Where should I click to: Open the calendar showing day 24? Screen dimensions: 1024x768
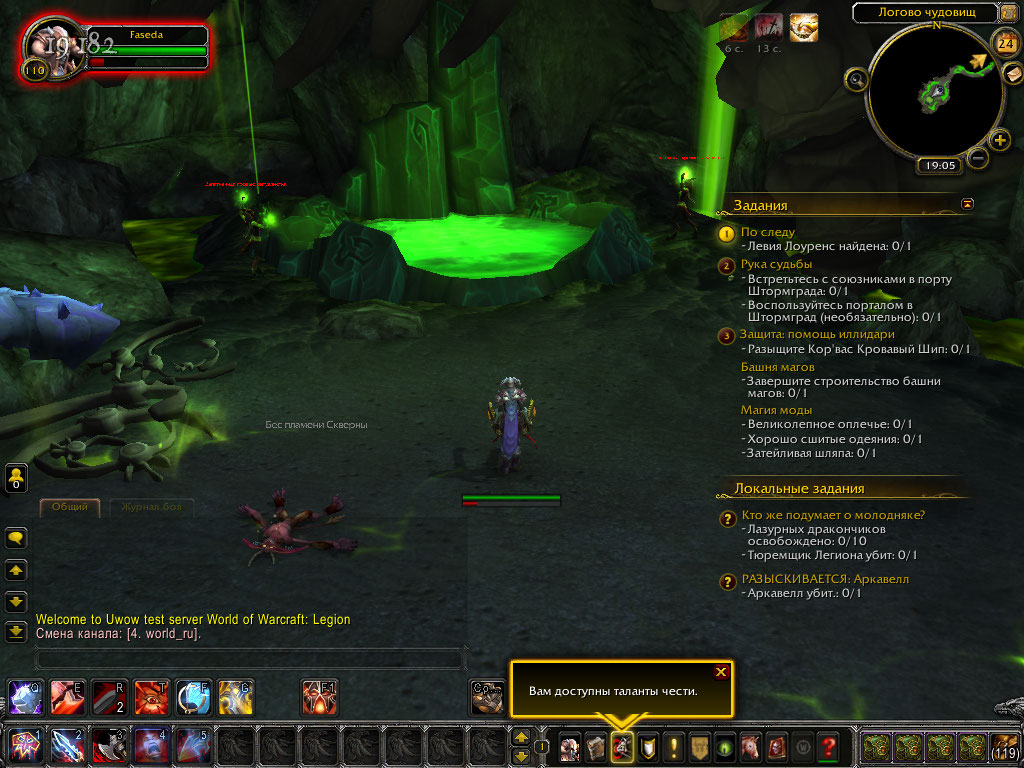[x=1004, y=42]
